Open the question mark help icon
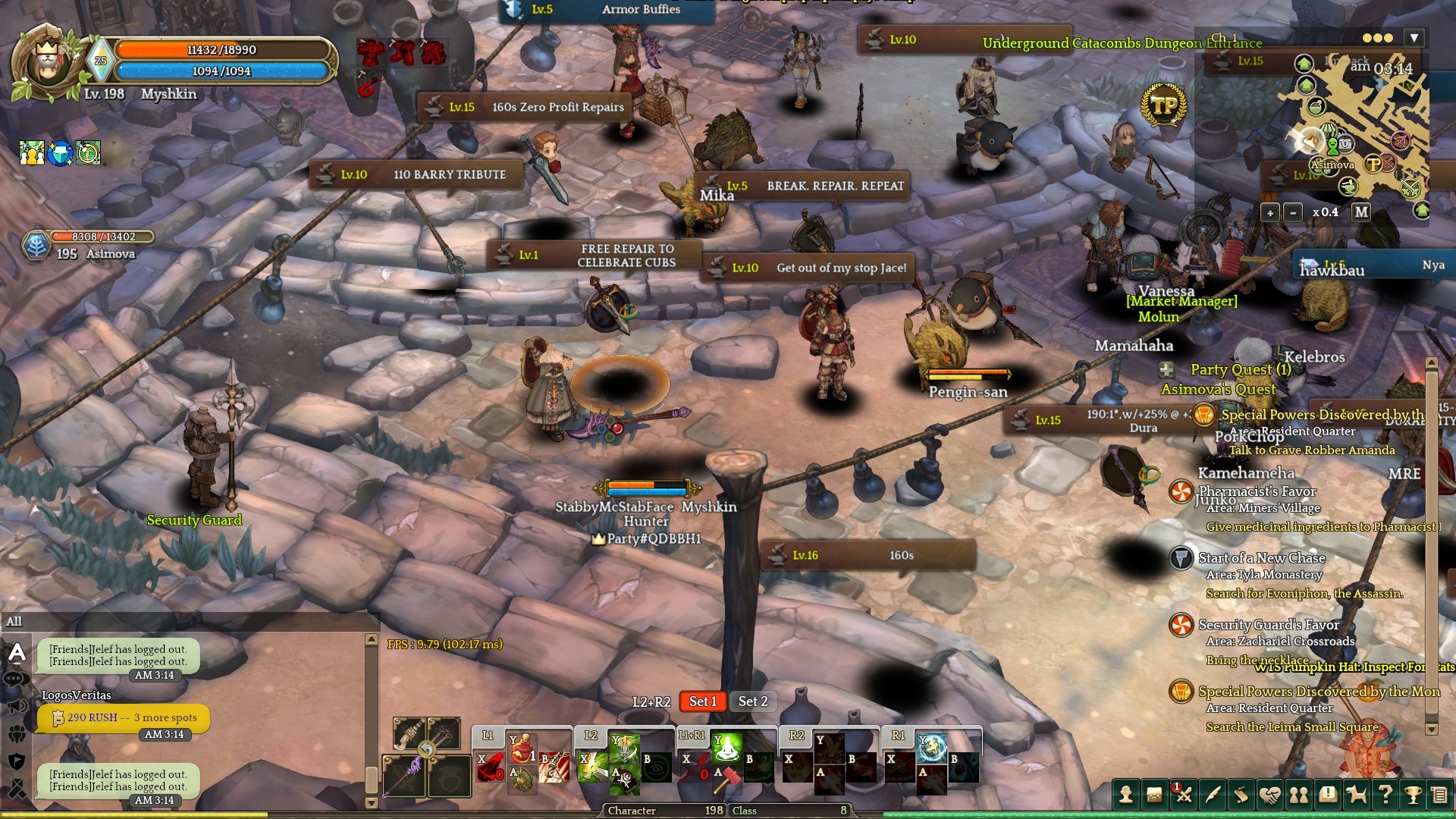This screenshot has height=819, width=1456. [1385, 795]
